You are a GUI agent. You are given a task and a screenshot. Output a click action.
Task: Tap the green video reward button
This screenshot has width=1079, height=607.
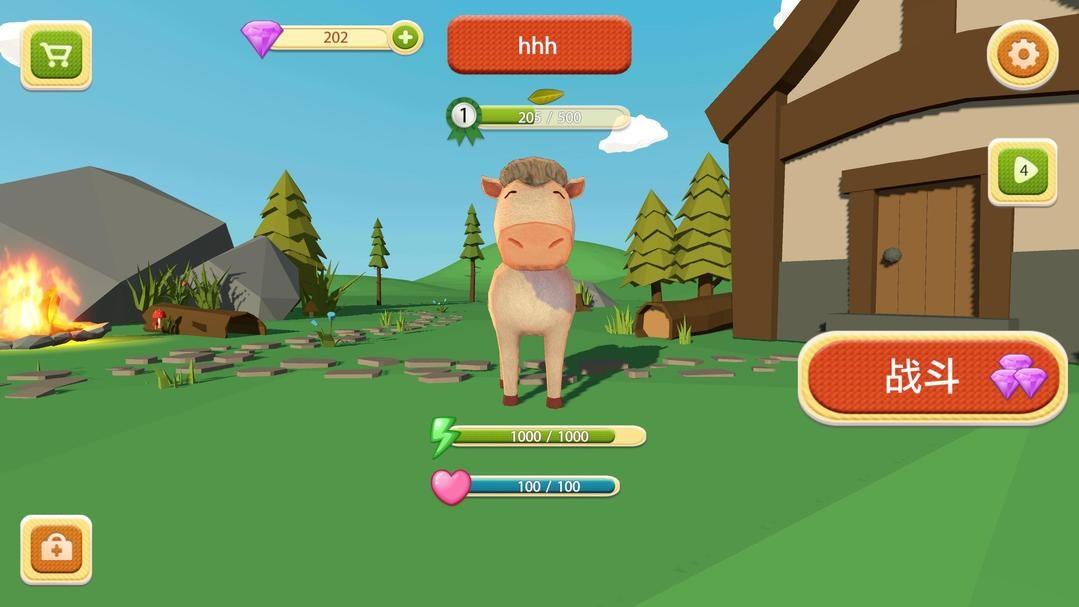(1022, 171)
